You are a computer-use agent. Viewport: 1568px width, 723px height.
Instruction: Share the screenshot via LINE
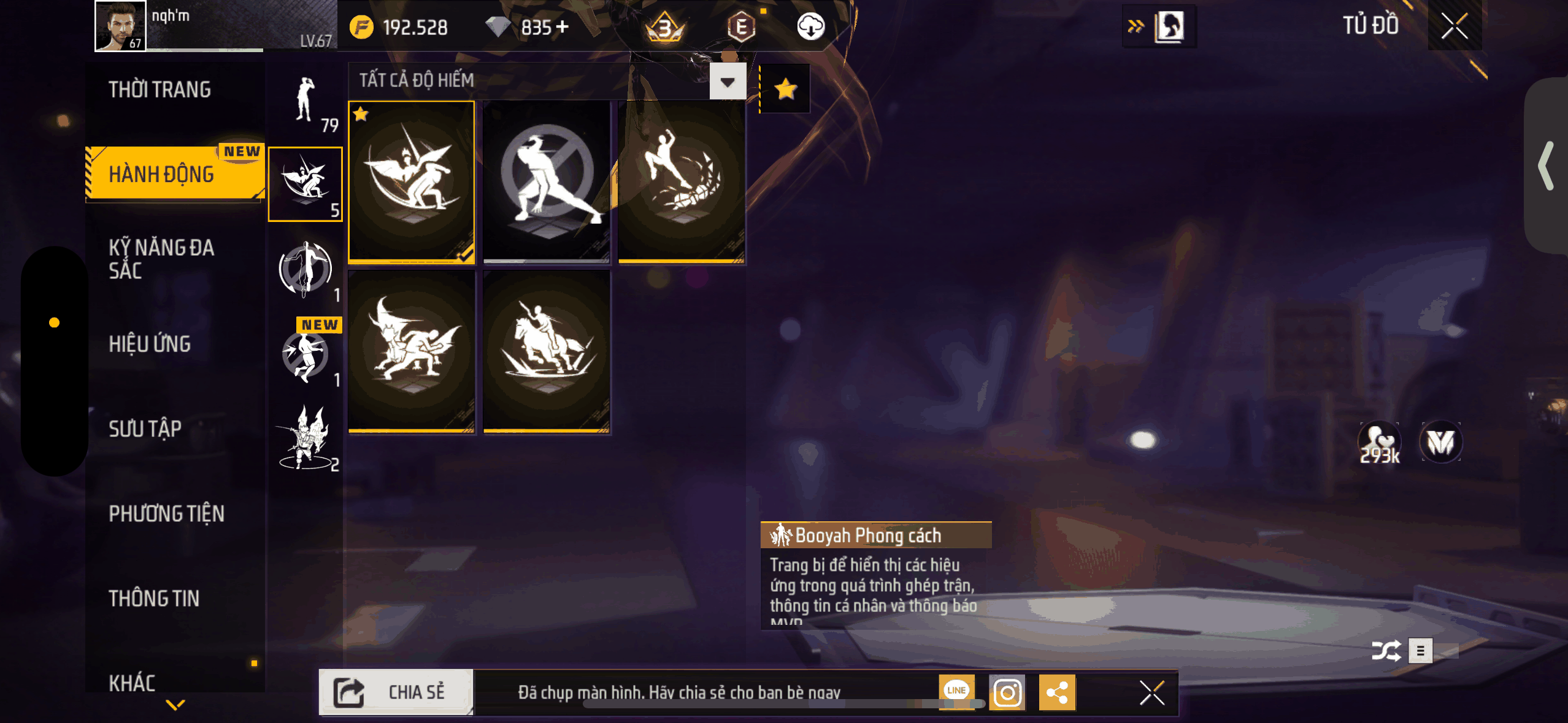pyautogui.click(x=956, y=691)
